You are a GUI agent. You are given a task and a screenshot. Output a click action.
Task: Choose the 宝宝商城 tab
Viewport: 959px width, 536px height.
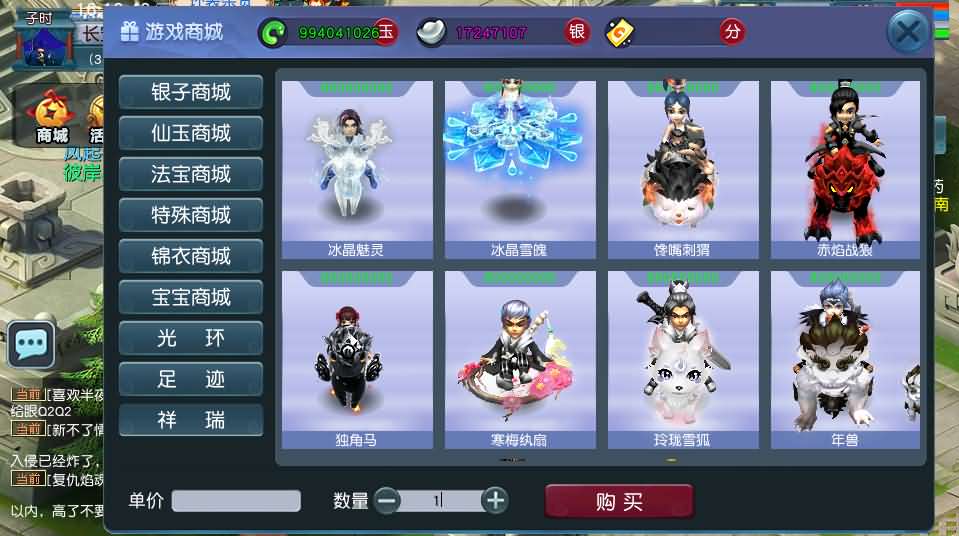pyautogui.click(x=191, y=297)
